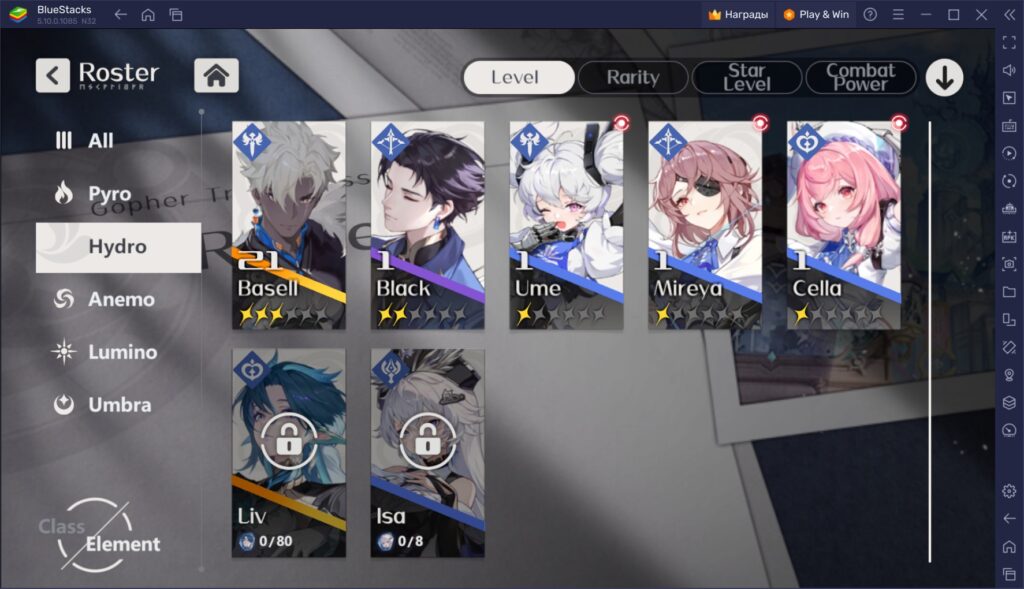Sort roster by Star Level

point(747,77)
